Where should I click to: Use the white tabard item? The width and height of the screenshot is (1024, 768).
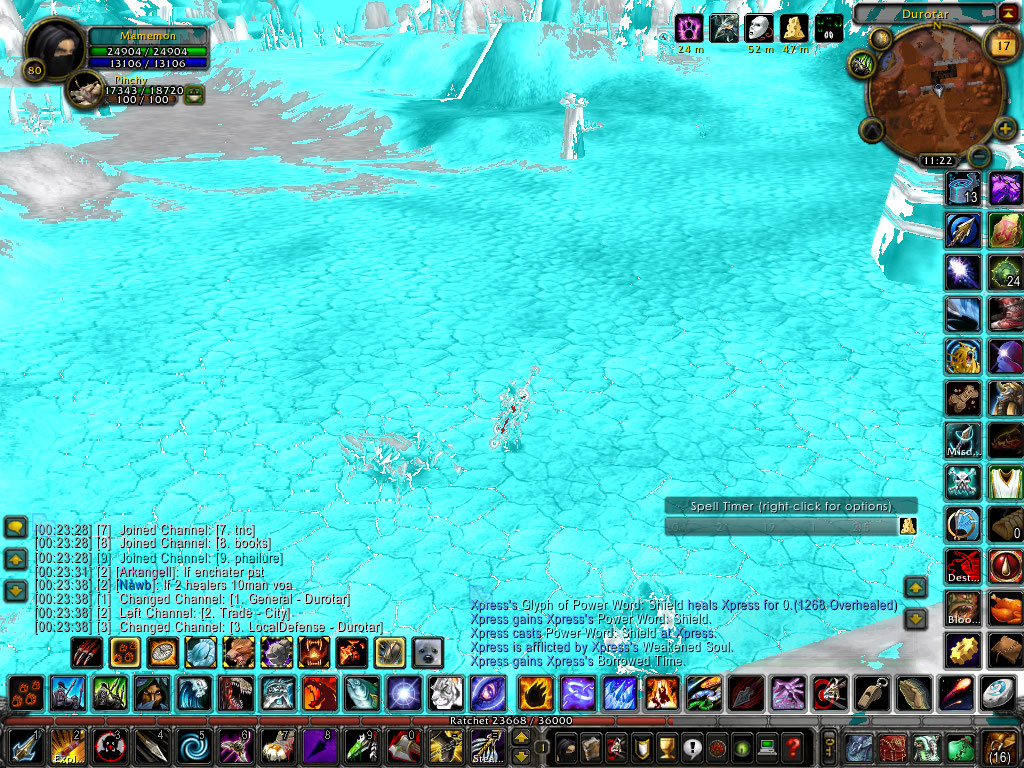pyautogui.click(x=1005, y=481)
